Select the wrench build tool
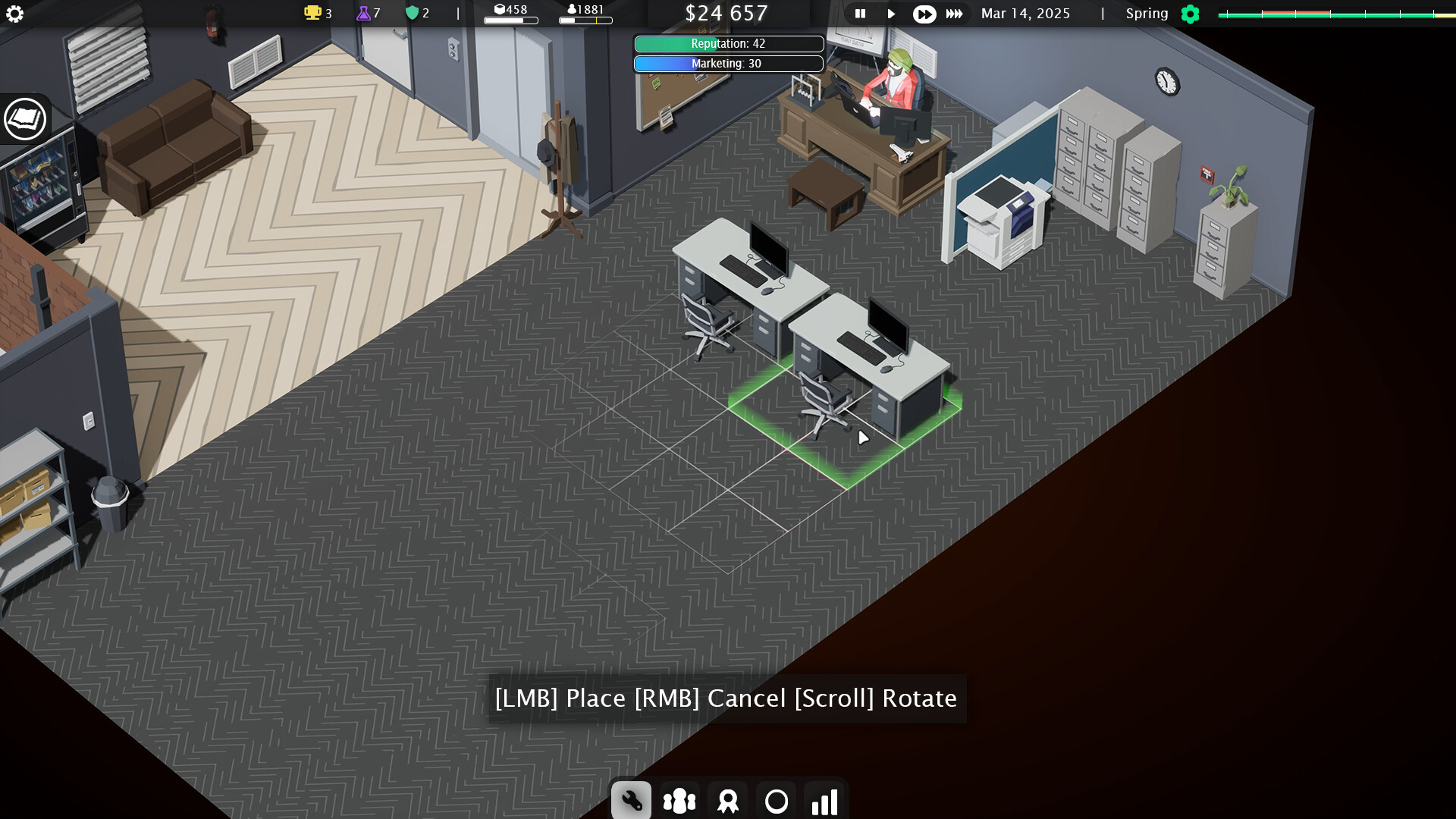1456x819 pixels. pos(631,799)
